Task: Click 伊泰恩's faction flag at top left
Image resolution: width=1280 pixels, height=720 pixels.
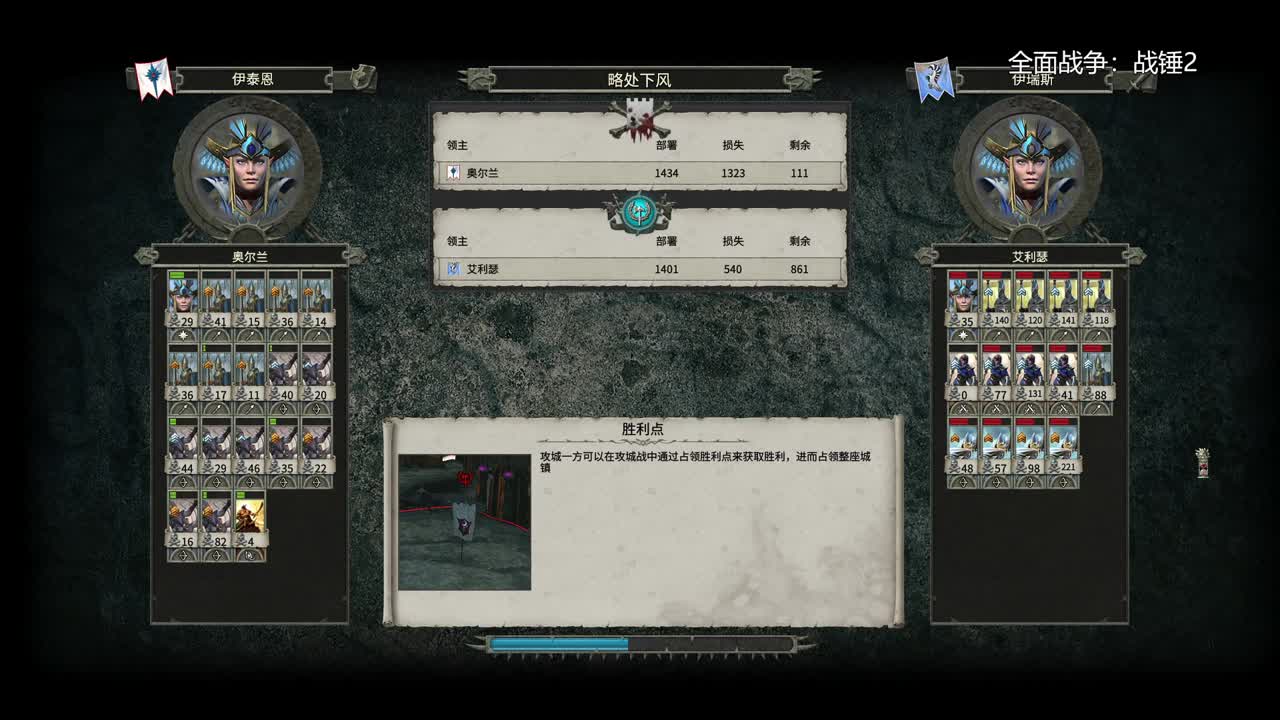Action: coord(155,75)
